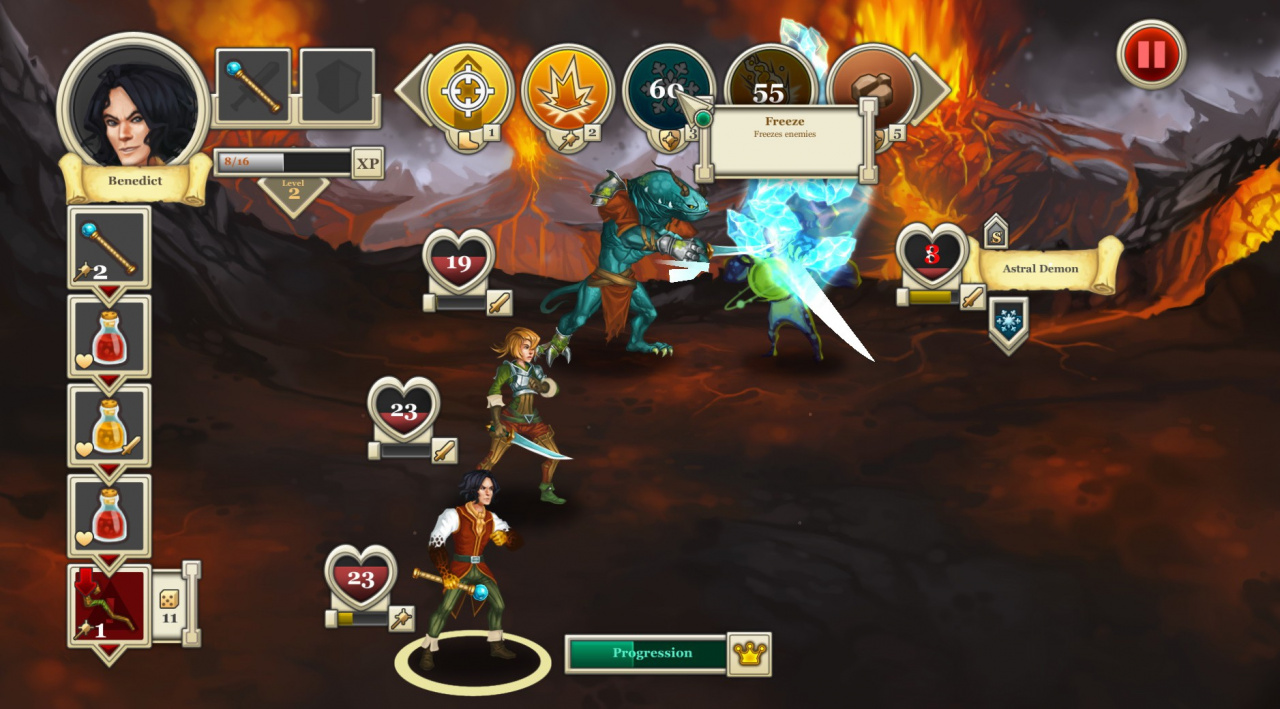The image size is (1280, 709).
Task: Click the Level 2 badge
Action: pyautogui.click(x=293, y=192)
